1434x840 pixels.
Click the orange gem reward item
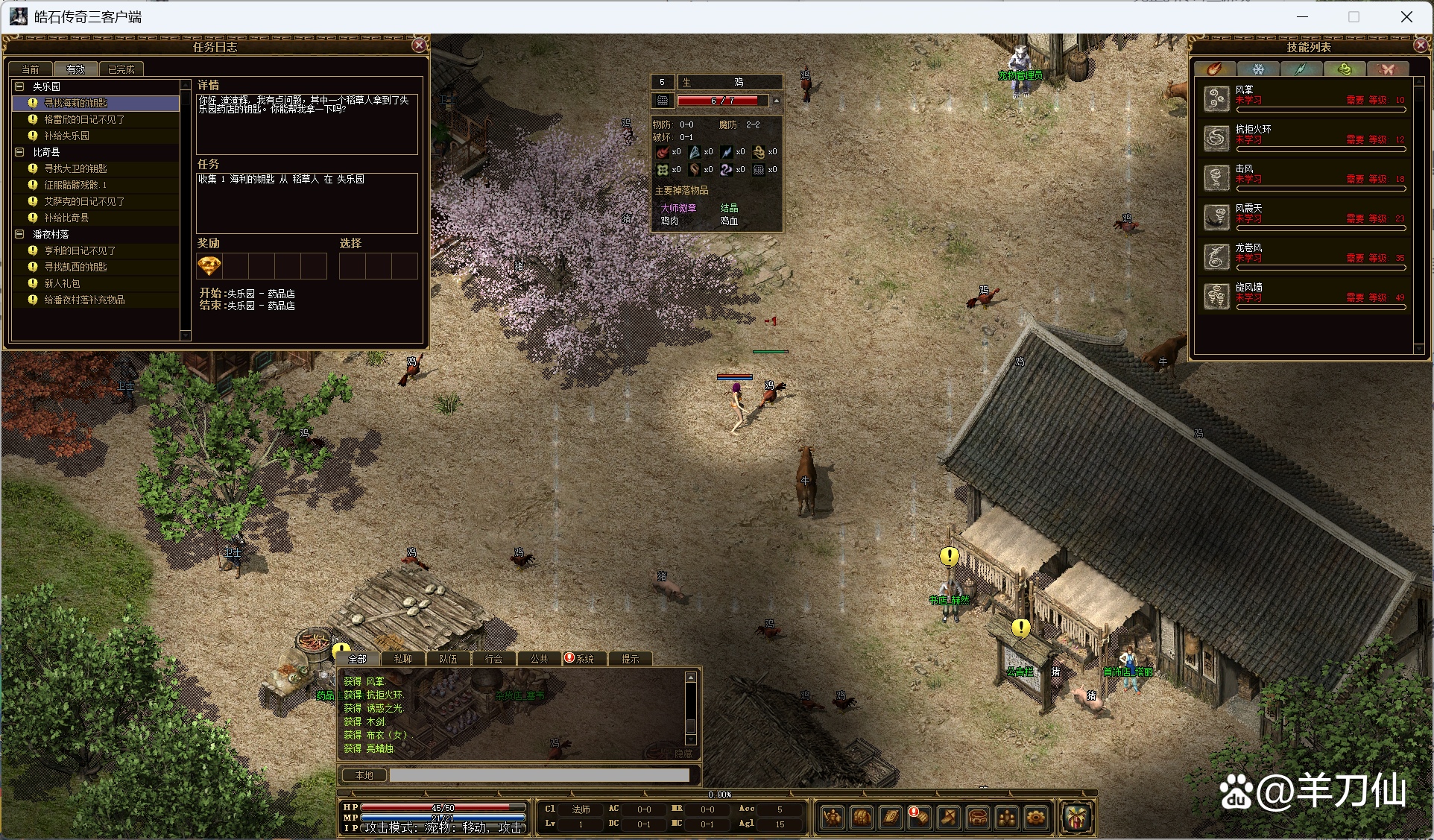[x=209, y=266]
